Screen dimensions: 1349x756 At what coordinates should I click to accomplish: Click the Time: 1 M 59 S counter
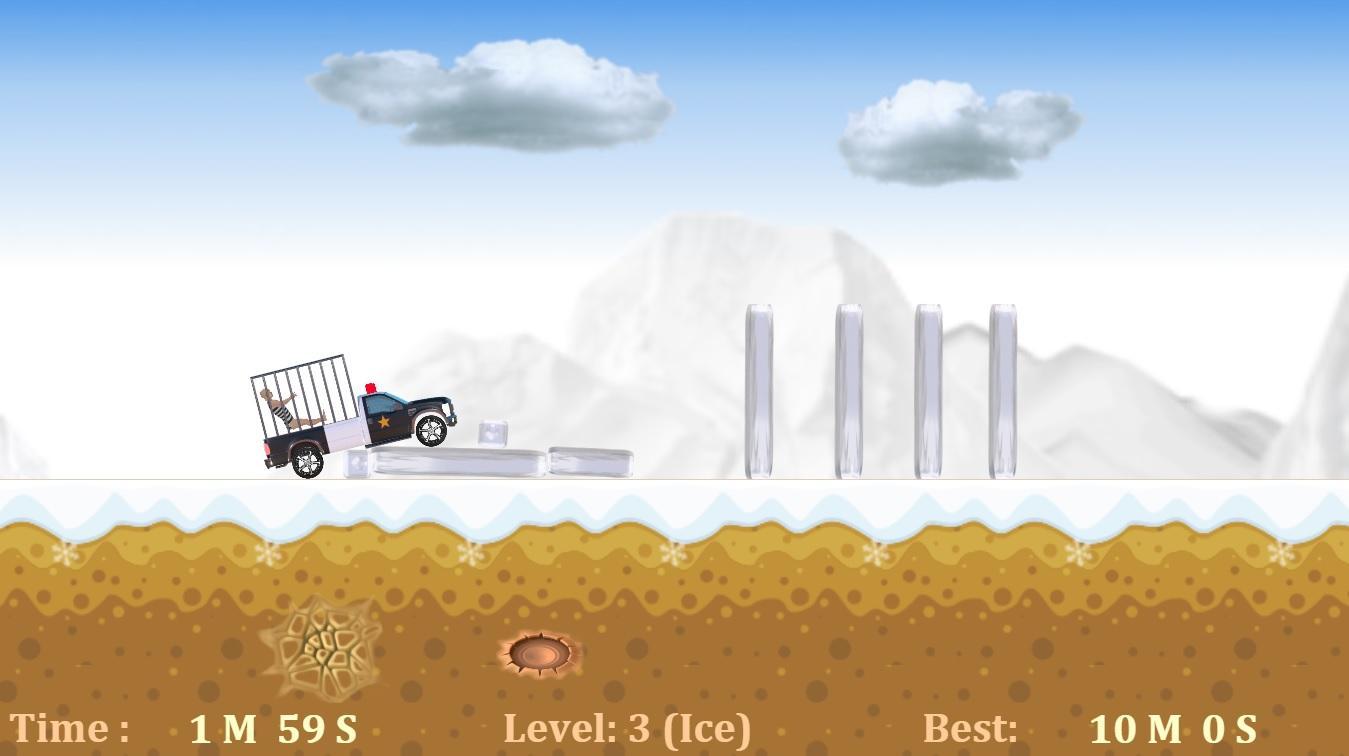click(185, 728)
